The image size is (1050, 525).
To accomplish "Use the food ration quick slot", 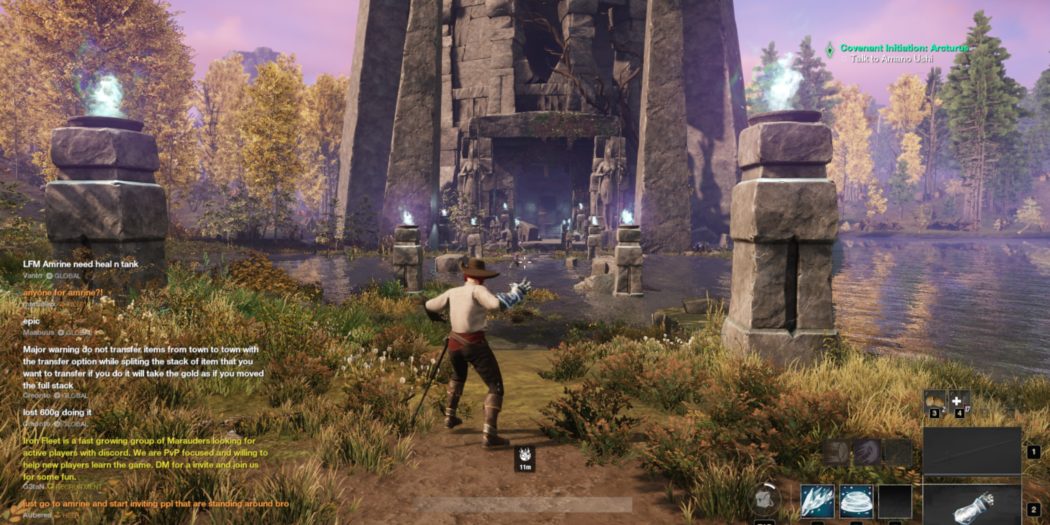I will pos(934,402).
